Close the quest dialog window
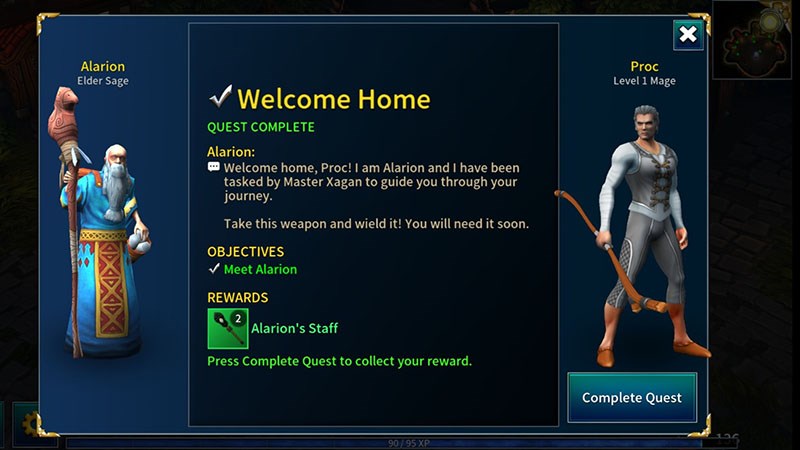 tap(688, 35)
